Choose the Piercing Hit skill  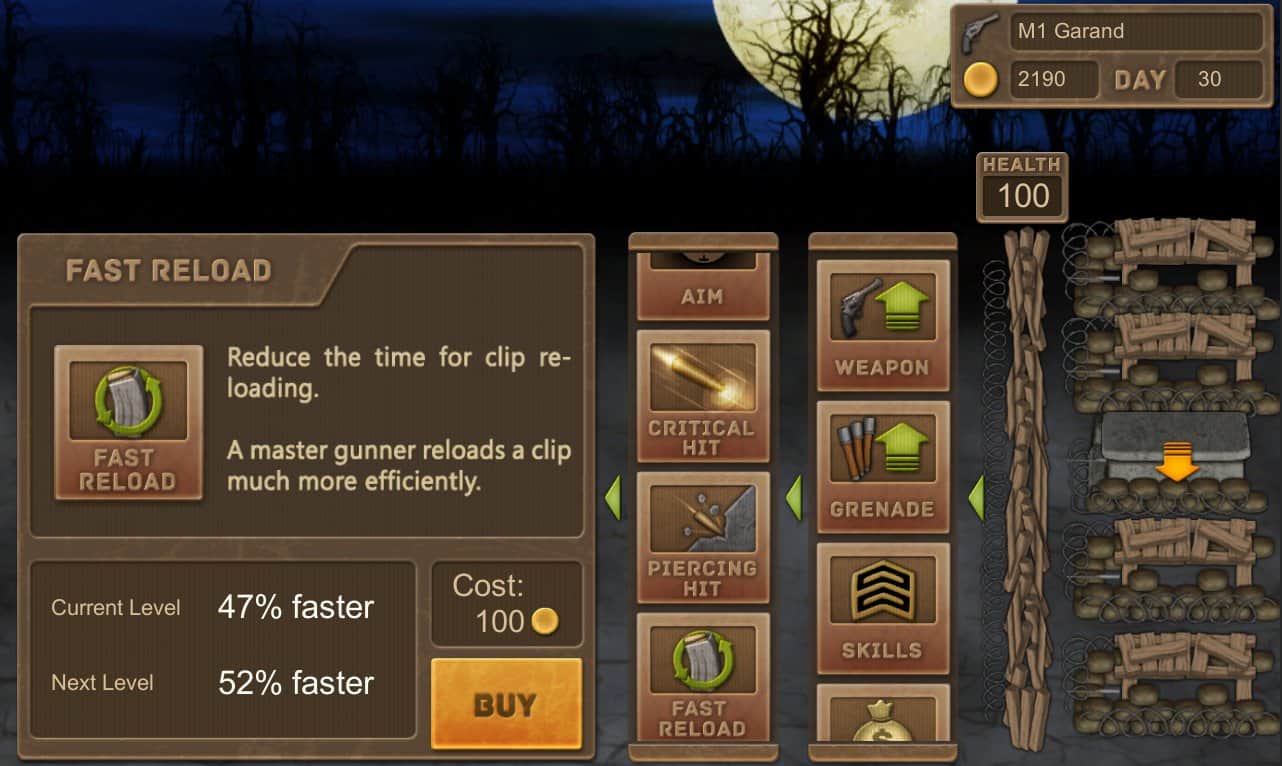pyautogui.click(x=702, y=537)
